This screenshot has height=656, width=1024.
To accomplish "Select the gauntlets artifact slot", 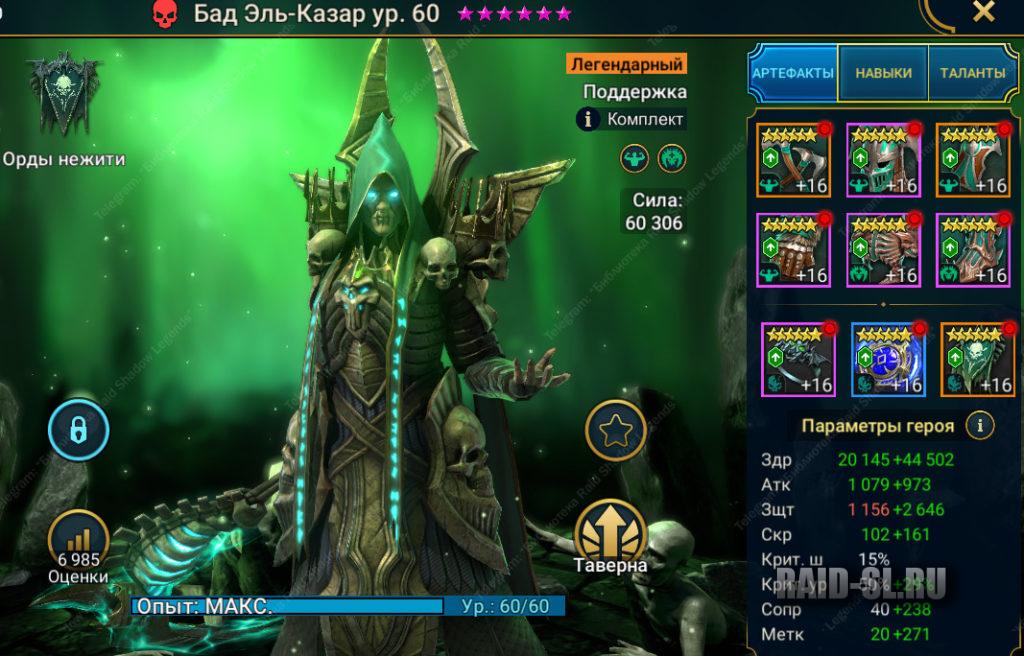I will [793, 250].
